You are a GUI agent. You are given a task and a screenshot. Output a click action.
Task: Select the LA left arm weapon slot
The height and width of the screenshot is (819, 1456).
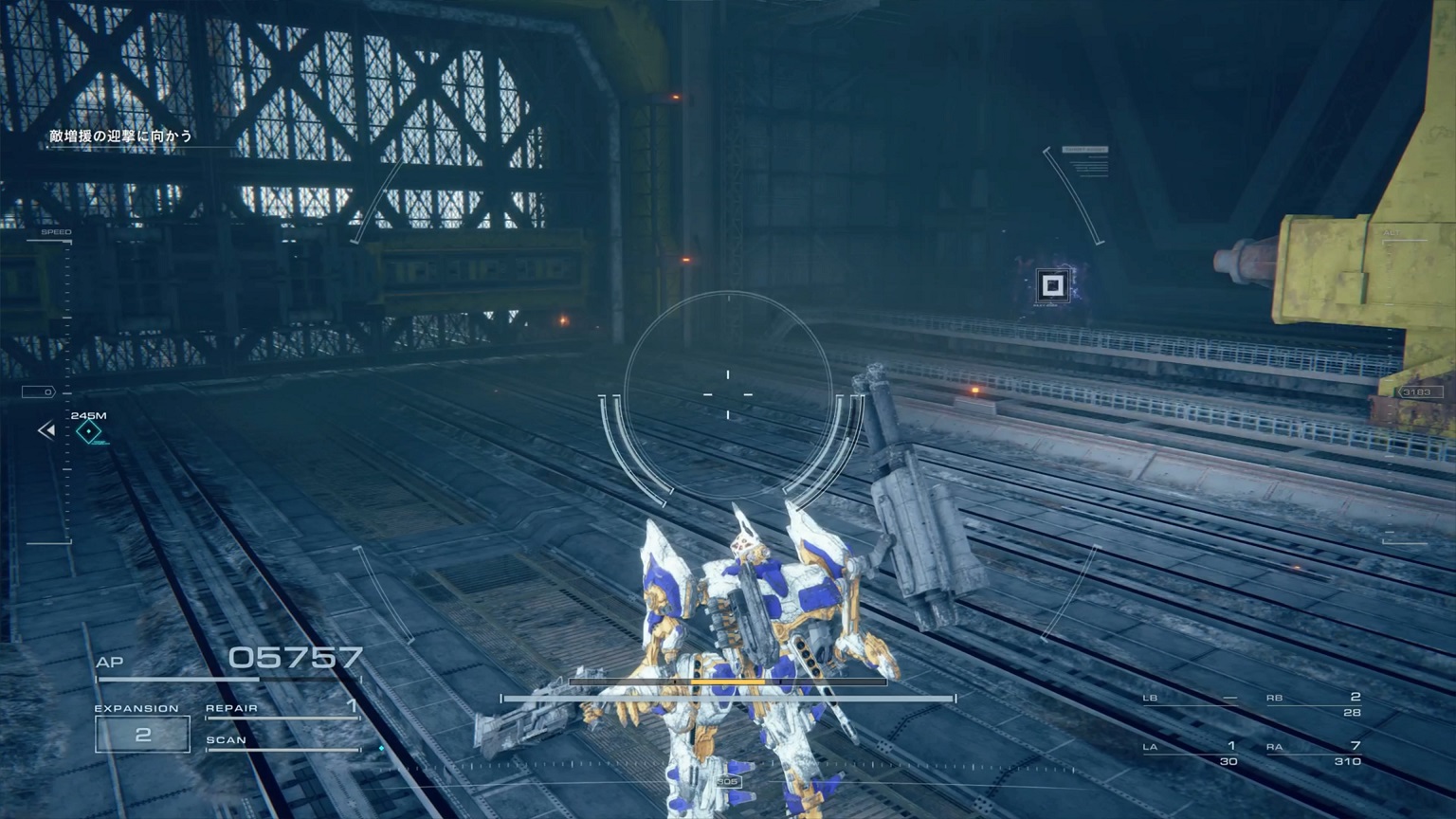[x=1191, y=753]
